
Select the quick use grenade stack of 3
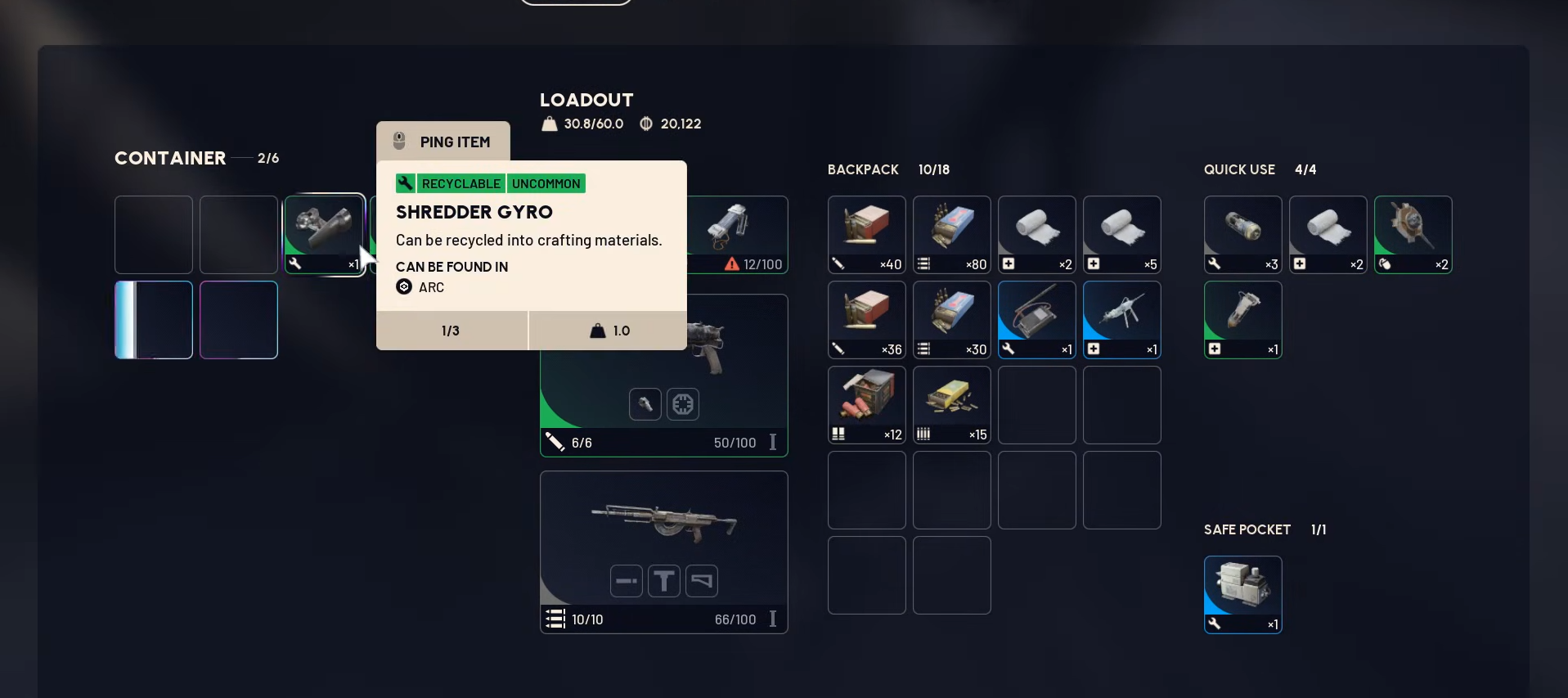pos(1242,234)
